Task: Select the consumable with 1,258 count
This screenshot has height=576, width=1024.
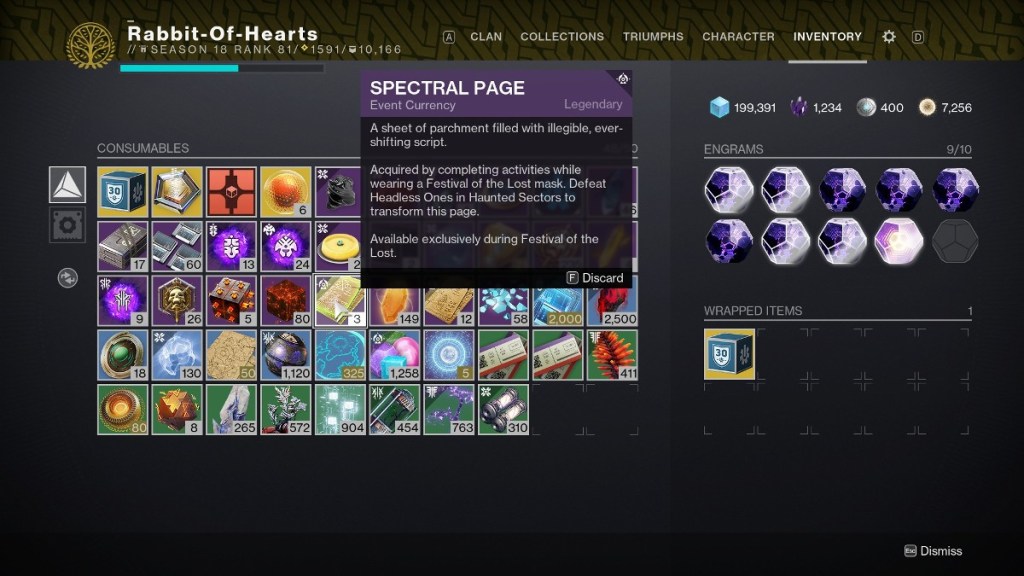Action: pyautogui.click(x=394, y=355)
